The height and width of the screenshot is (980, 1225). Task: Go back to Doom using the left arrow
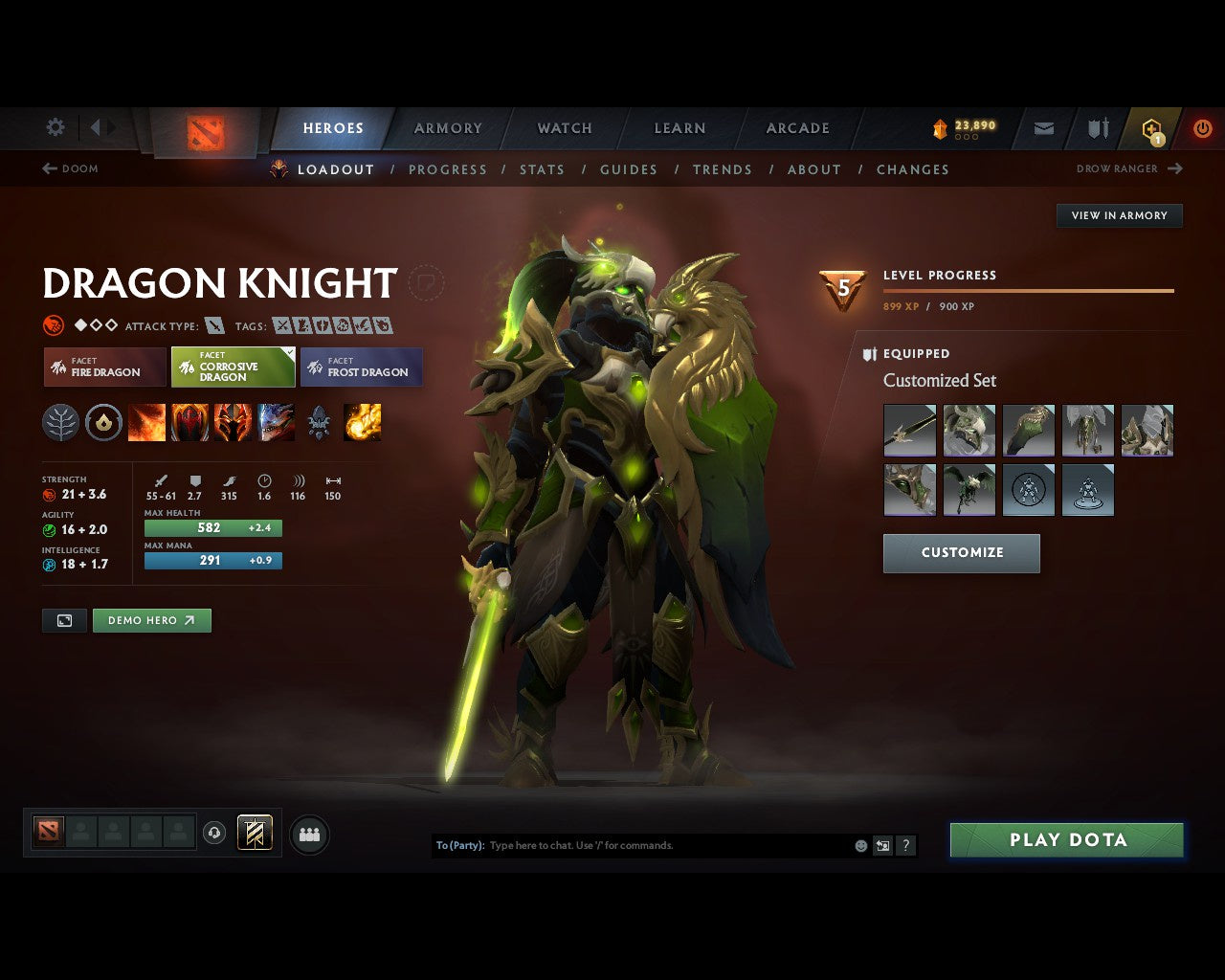[x=47, y=168]
